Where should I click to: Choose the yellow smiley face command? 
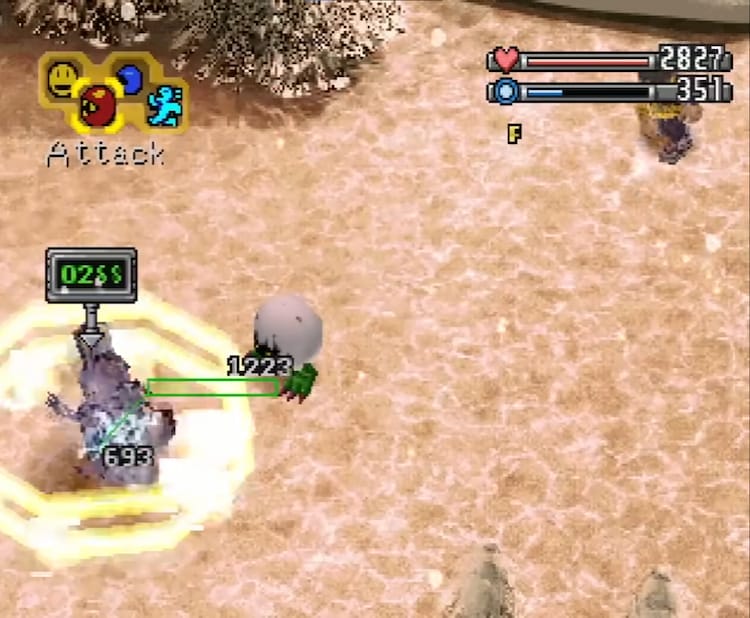(x=64, y=76)
